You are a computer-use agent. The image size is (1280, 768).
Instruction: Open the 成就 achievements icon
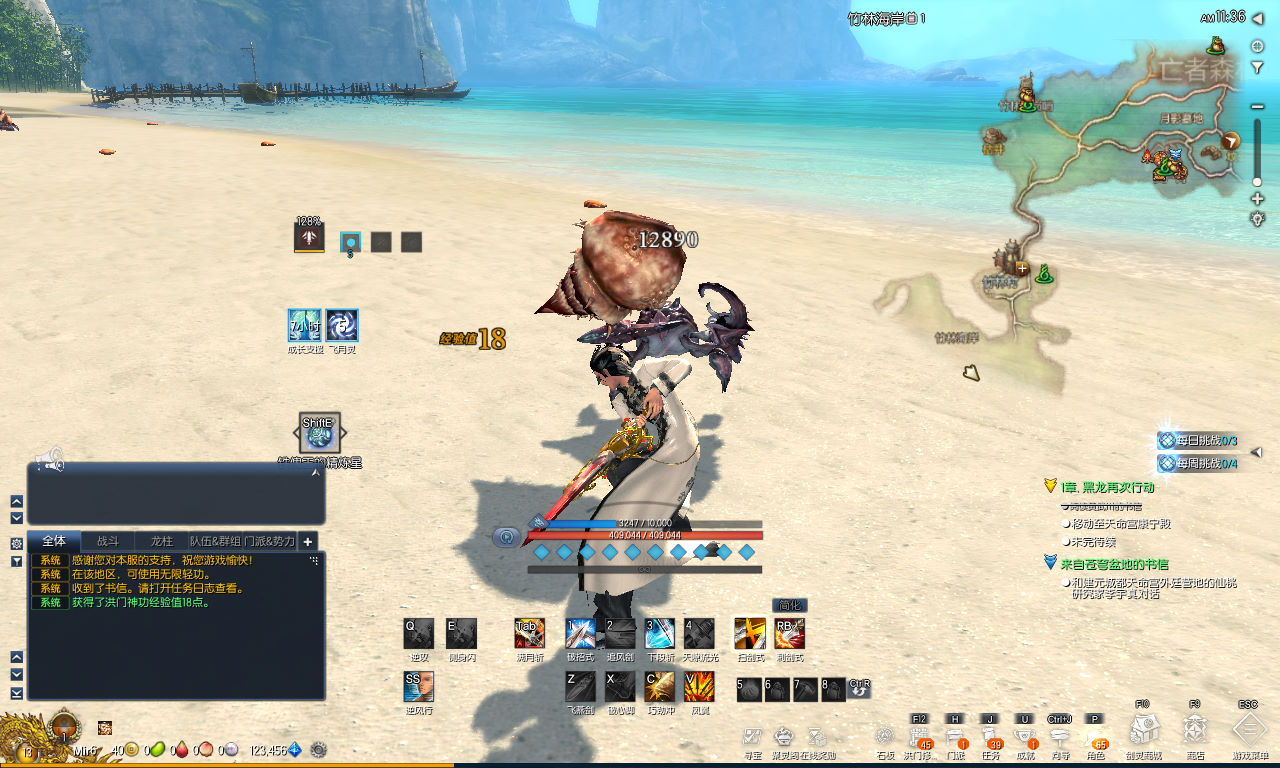pos(1025,738)
